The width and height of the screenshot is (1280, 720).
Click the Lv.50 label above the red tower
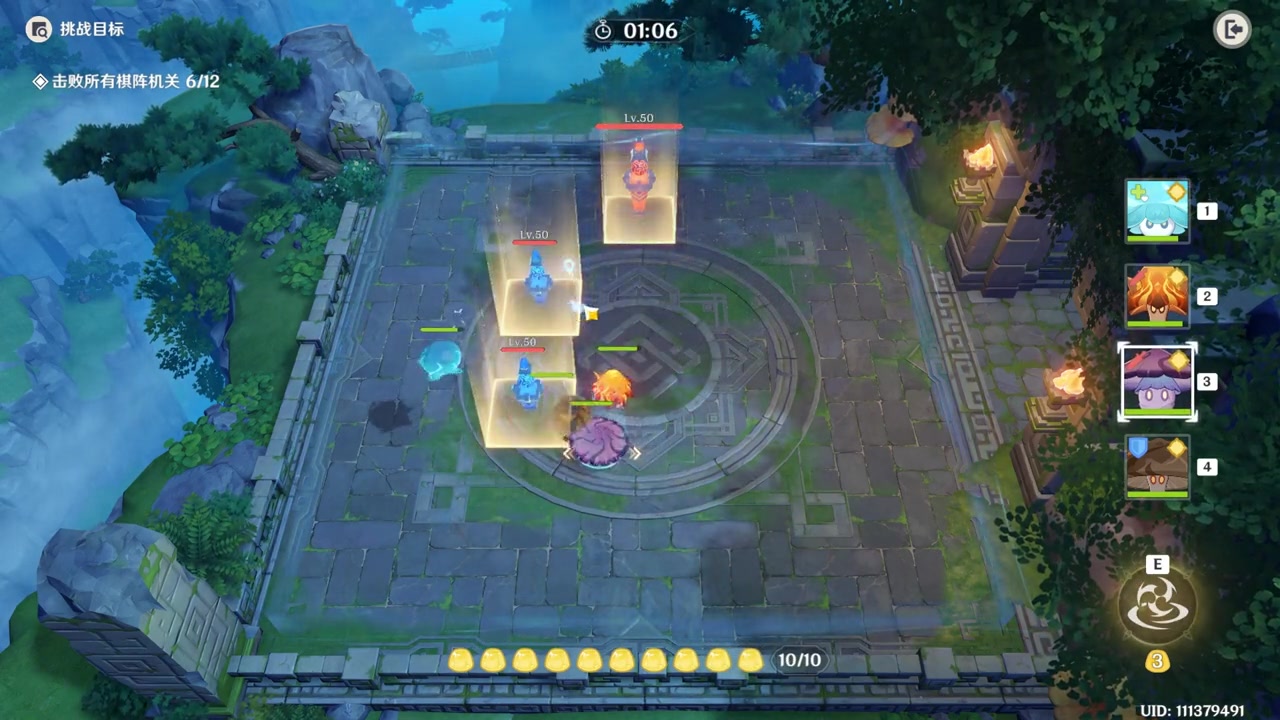coord(639,117)
